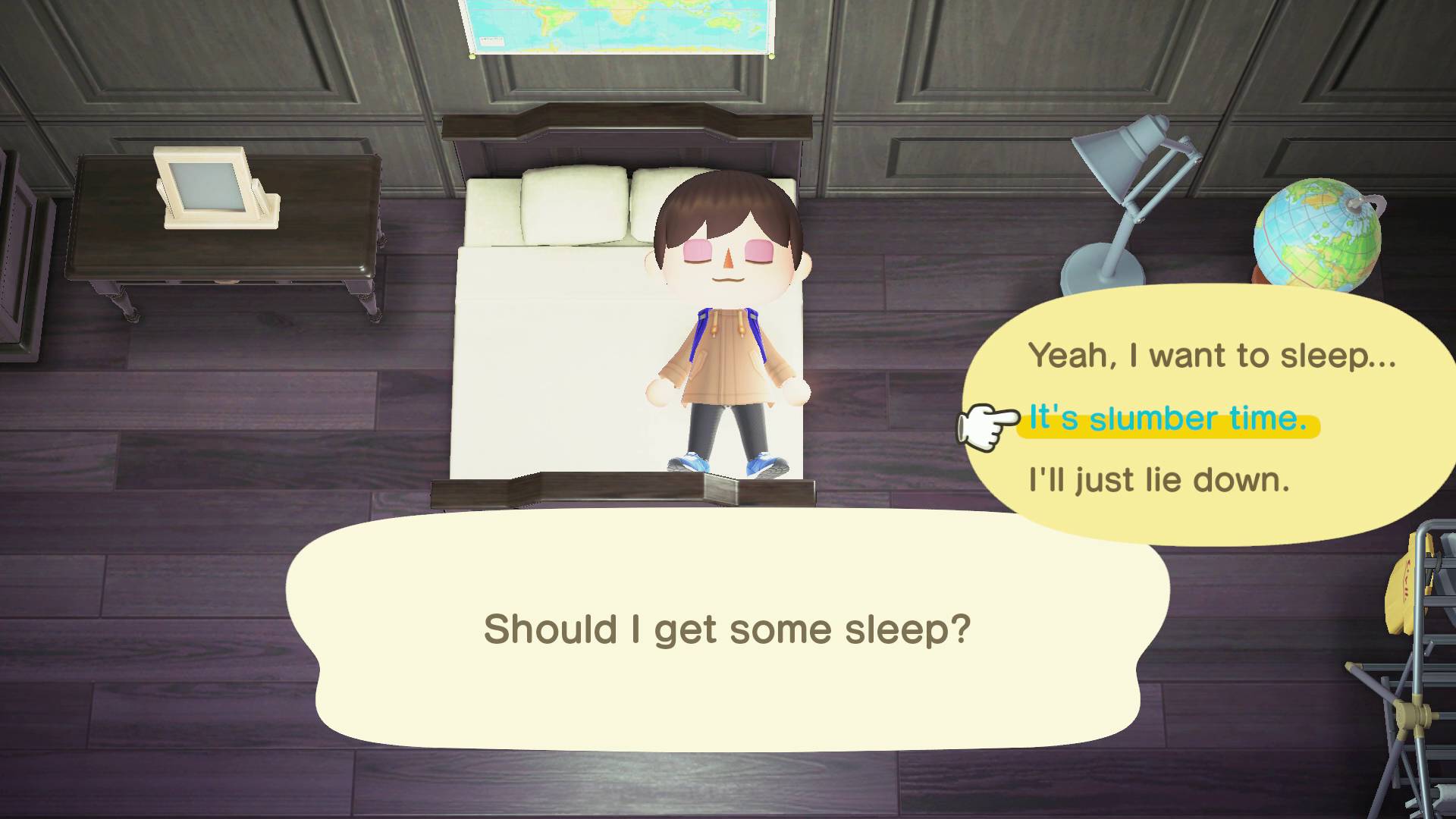Image resolution: width=1456 pixels, height=819 pixels.
Task: Open the world map poster on the wall
Action: [x=614, y=27]
